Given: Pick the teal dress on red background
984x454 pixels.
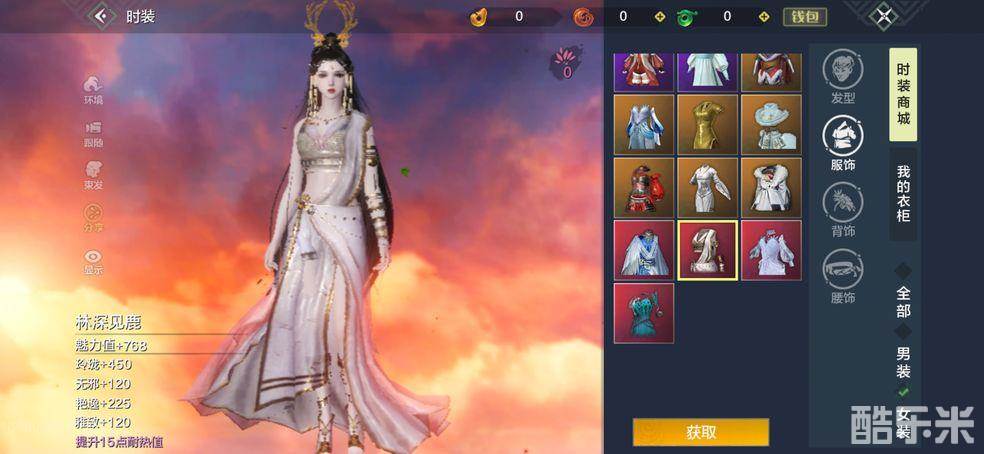Looking at the screenshot, I should [643, 313].
